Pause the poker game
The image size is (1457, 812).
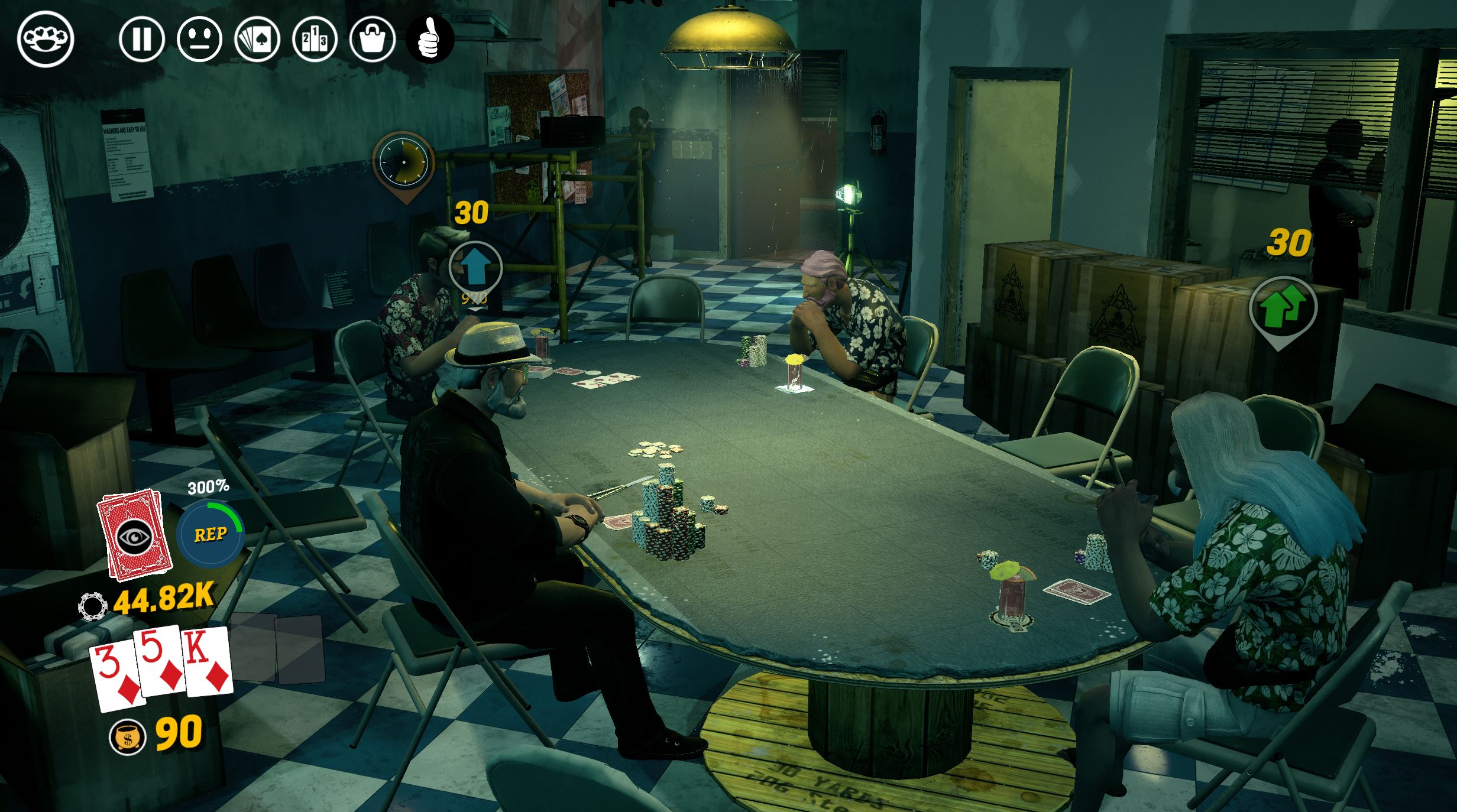tap(141, 39)
